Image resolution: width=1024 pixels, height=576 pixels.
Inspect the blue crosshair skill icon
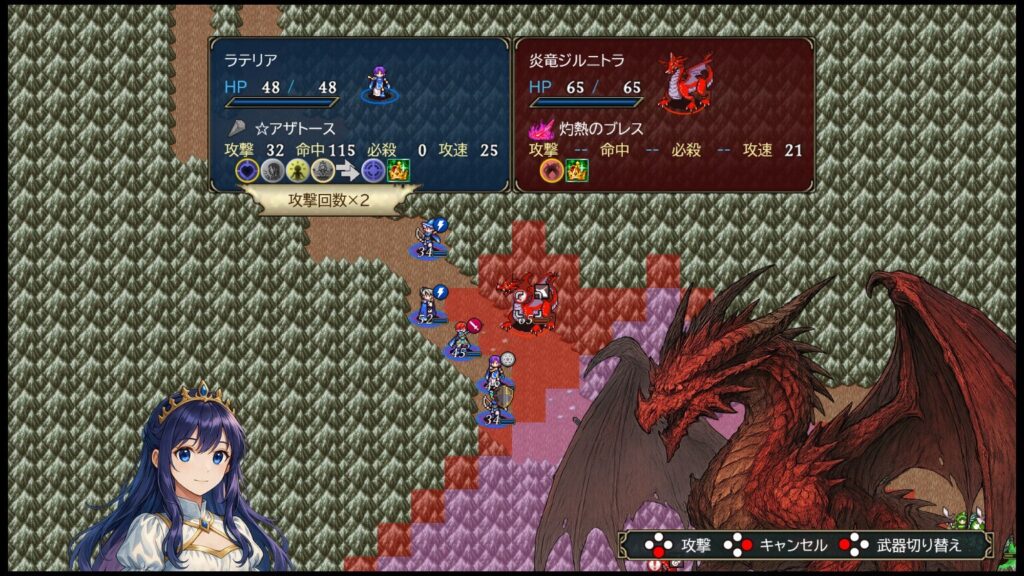tap(373, 171)
